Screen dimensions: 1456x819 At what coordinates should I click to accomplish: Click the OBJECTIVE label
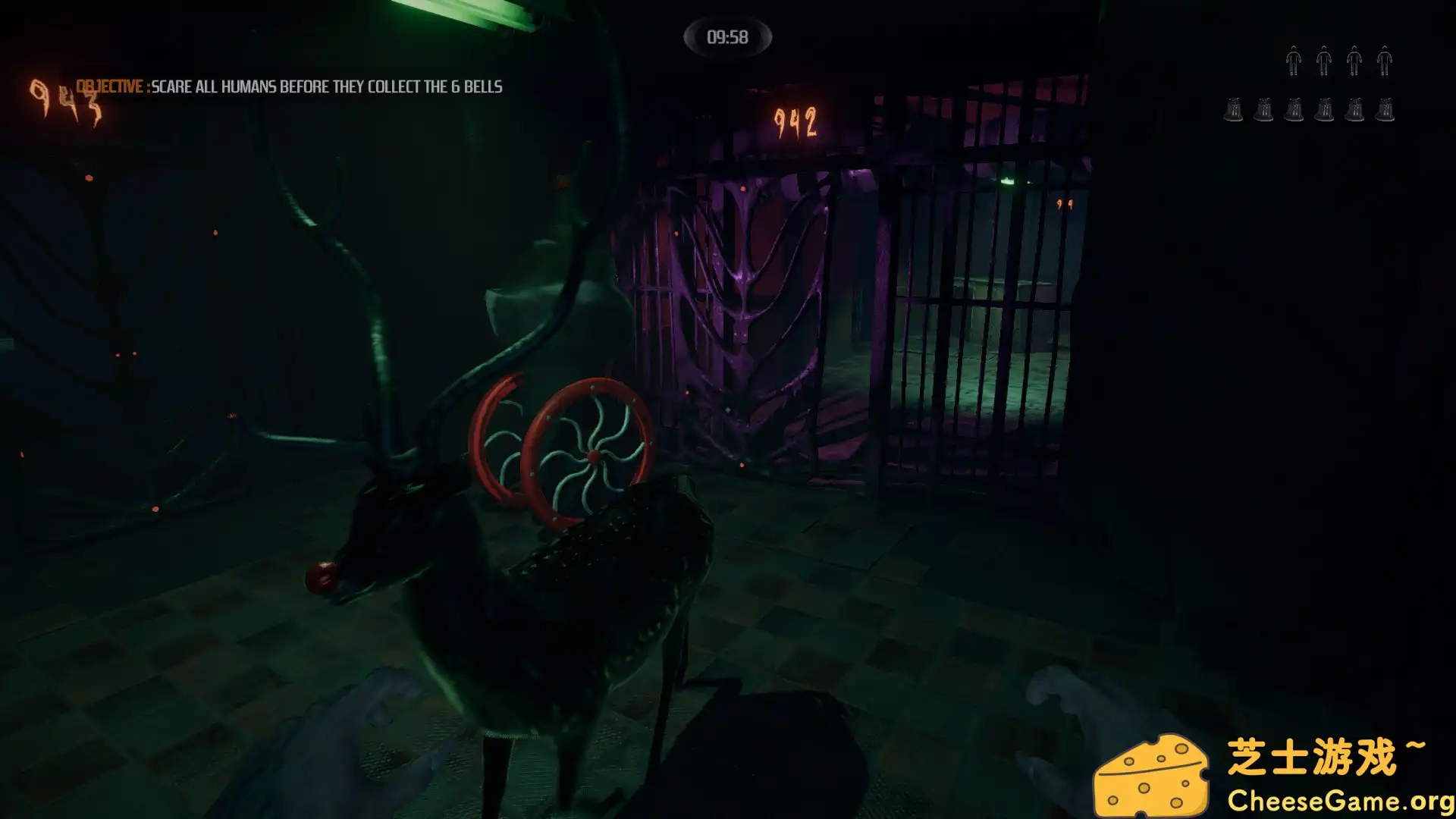coord(108,86)
